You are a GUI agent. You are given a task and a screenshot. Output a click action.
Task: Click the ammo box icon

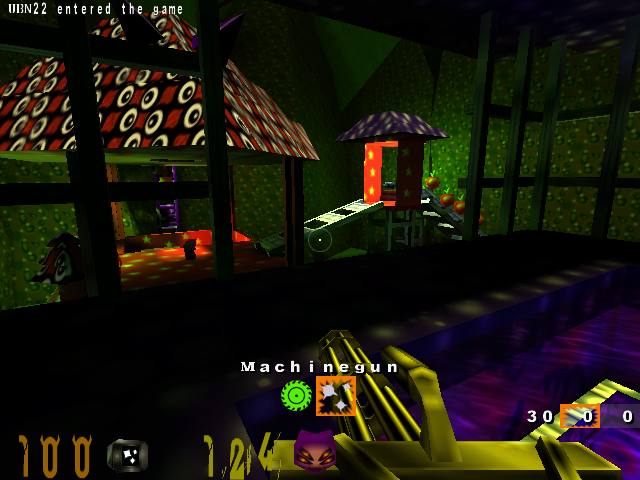click(127, 455)
